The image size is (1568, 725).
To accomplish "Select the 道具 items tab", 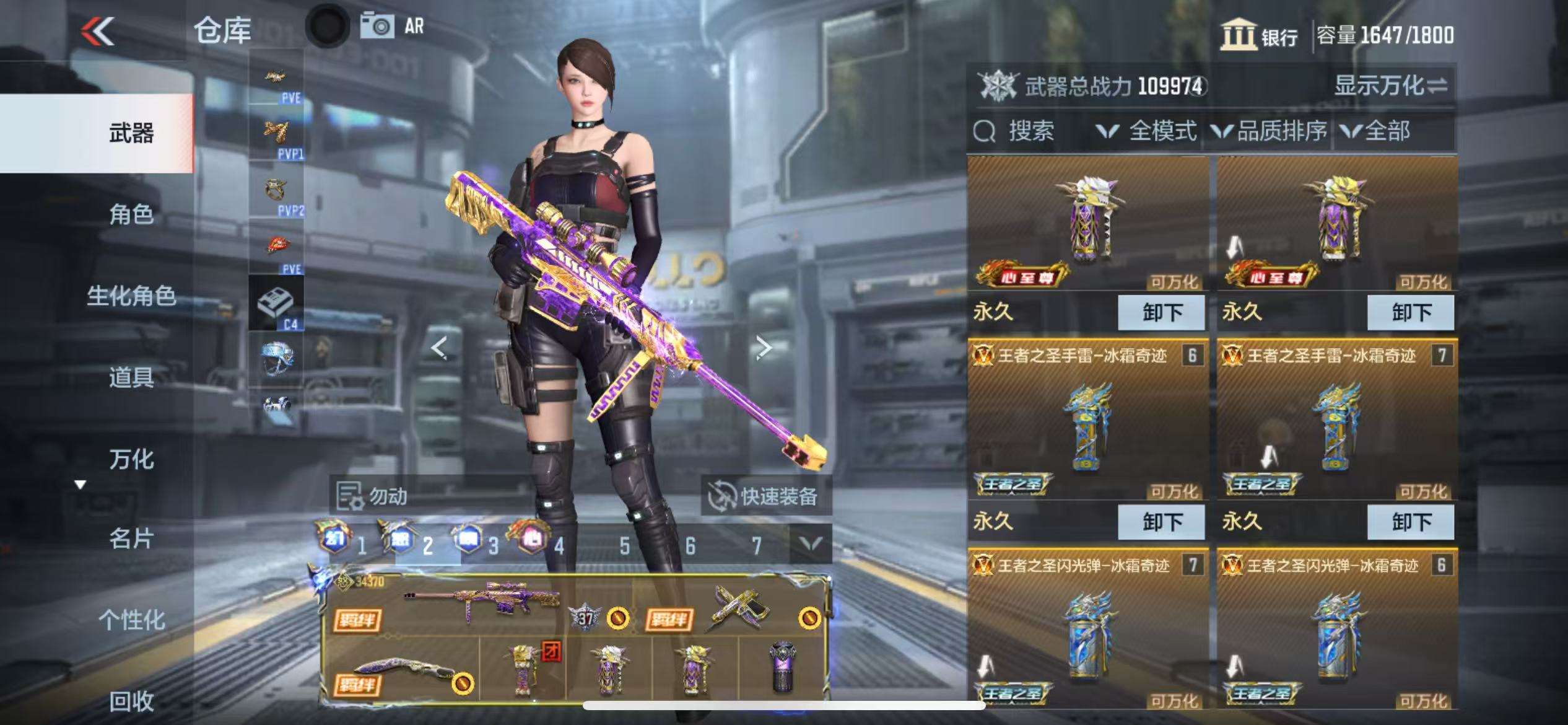I will coord(131,377).
